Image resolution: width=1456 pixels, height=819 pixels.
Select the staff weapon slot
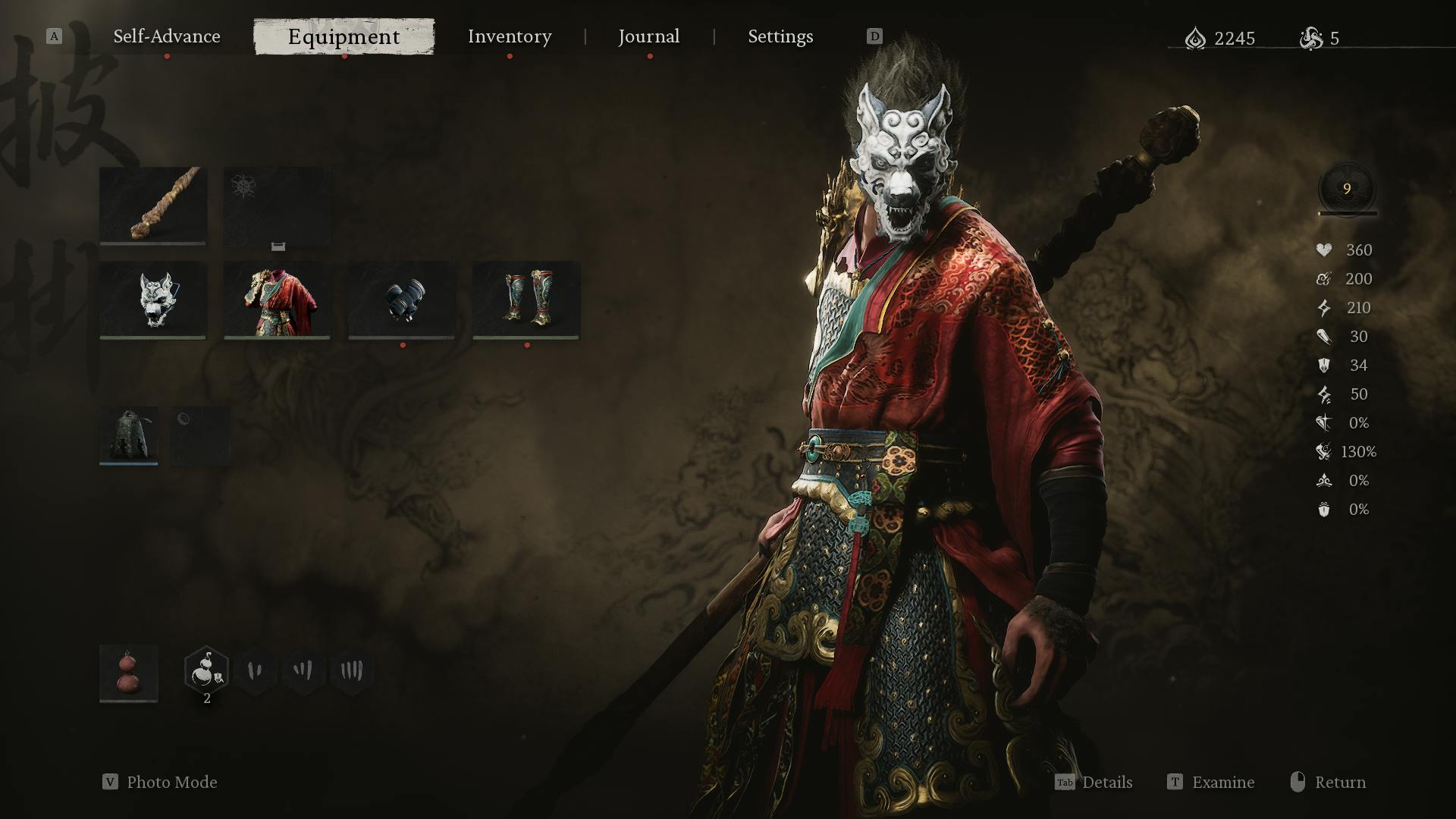tap(152, 205)
